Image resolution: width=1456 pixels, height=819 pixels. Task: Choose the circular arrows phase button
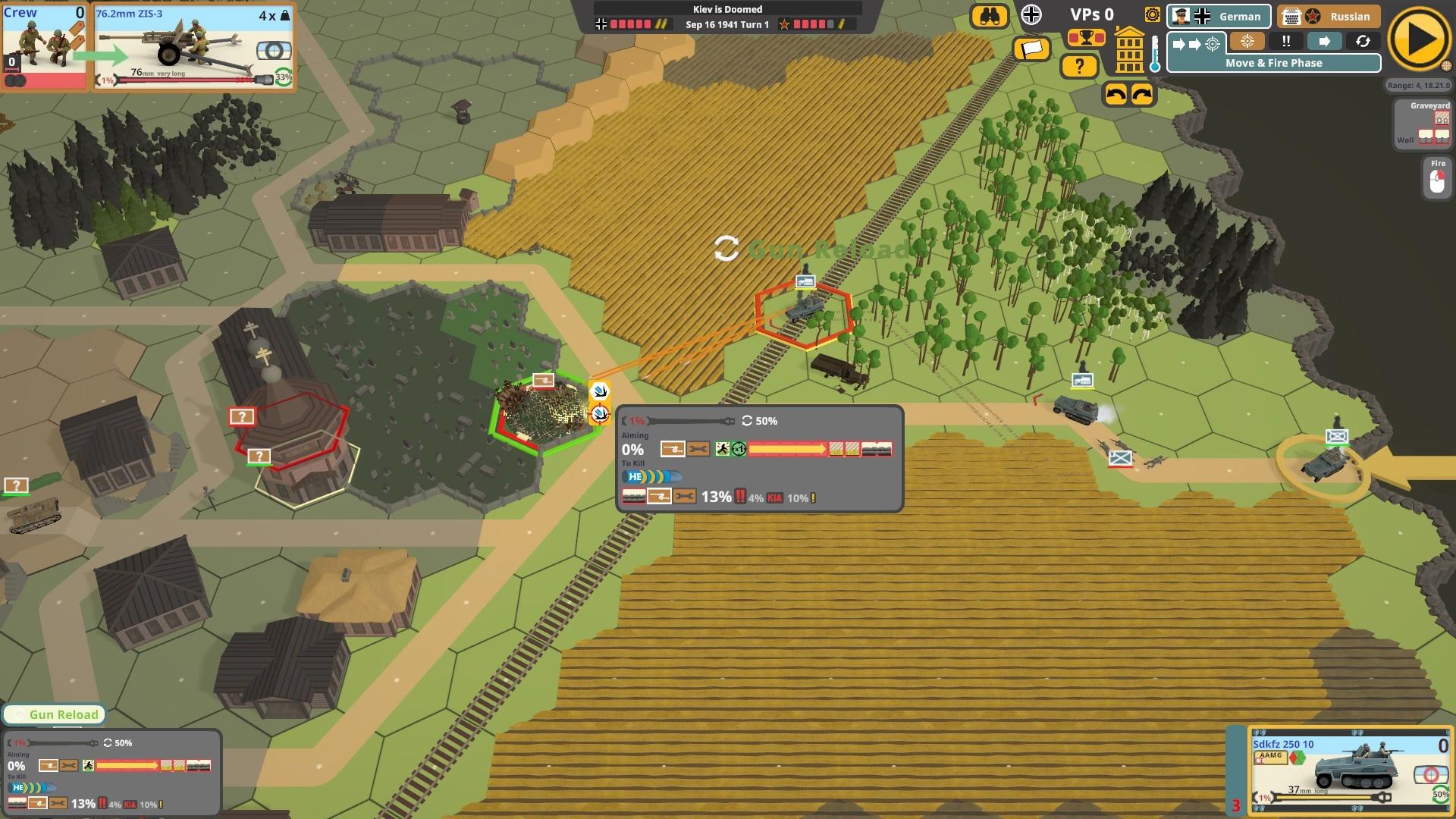click(x=1363, y=42)
